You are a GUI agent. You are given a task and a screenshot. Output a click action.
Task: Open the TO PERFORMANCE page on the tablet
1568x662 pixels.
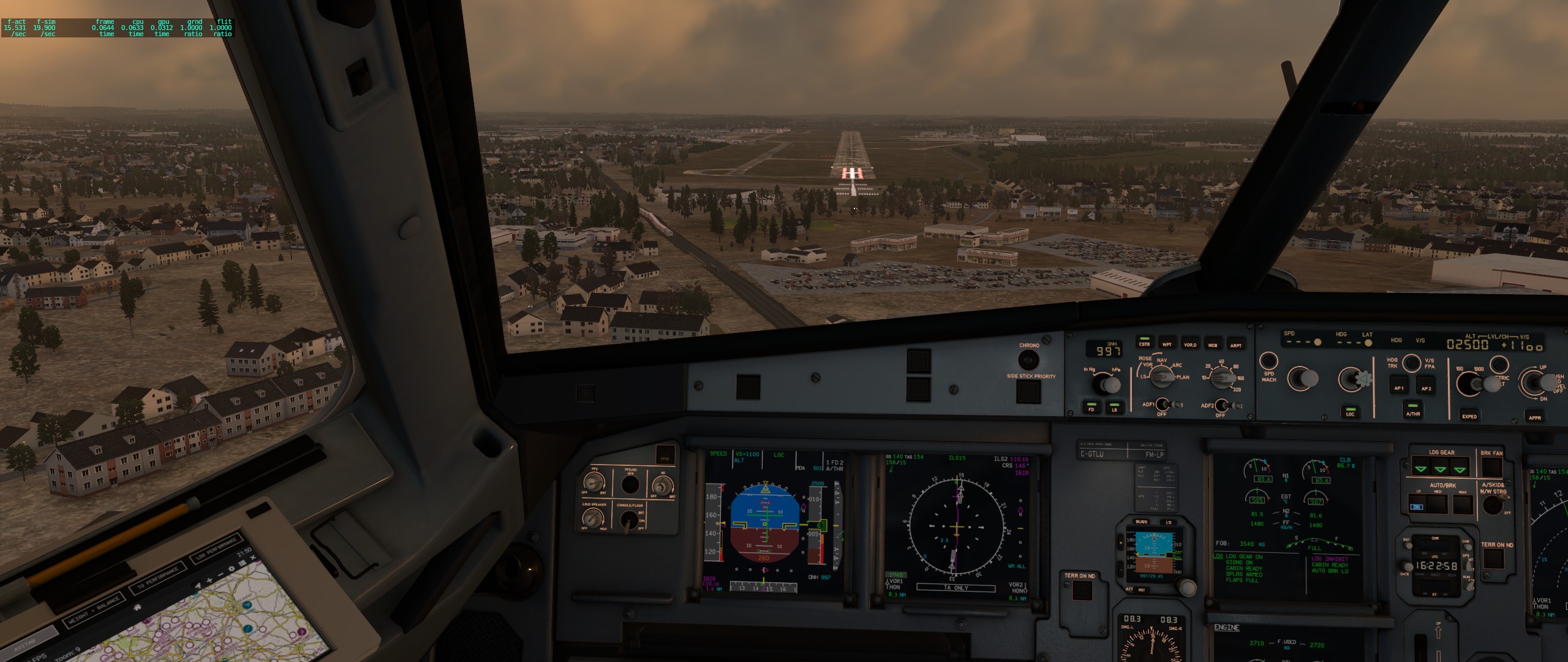pyautogui.click(x=157, y=578)
